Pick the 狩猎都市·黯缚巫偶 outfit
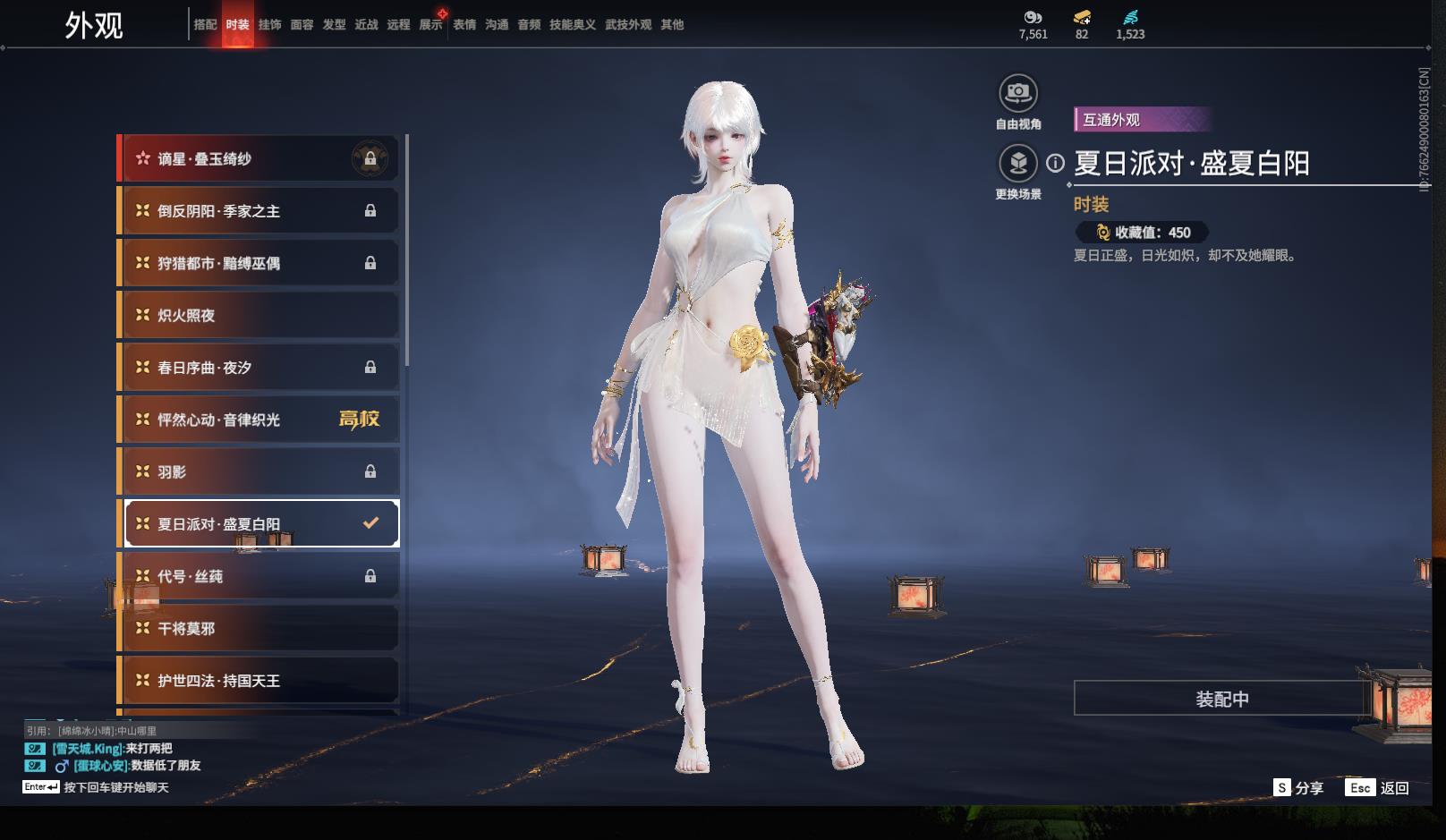Viewport: 1446px width, 840px height. pos(259,263)
